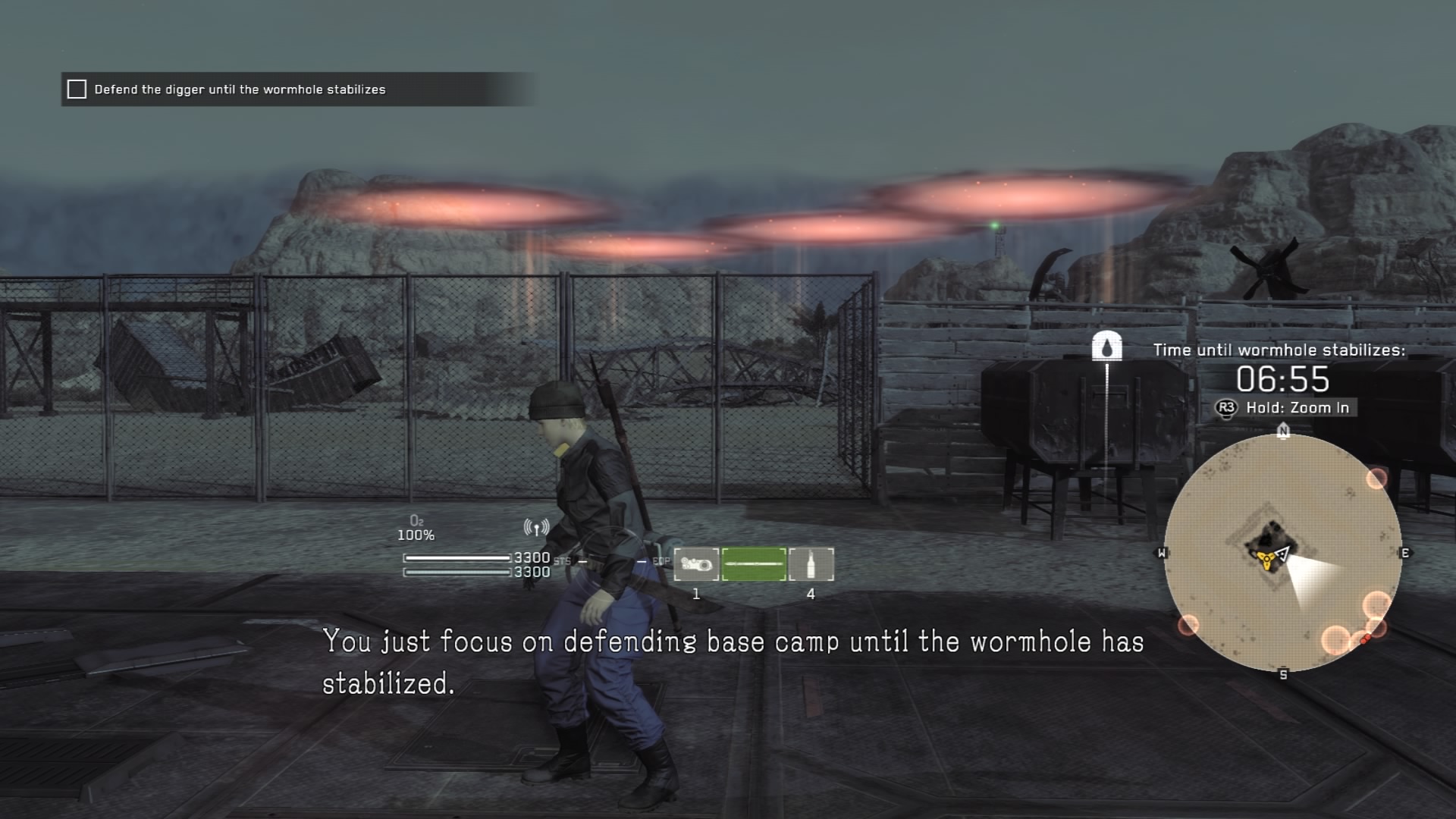
Task: Open the circular minimap
Action: coord(1282,553)
